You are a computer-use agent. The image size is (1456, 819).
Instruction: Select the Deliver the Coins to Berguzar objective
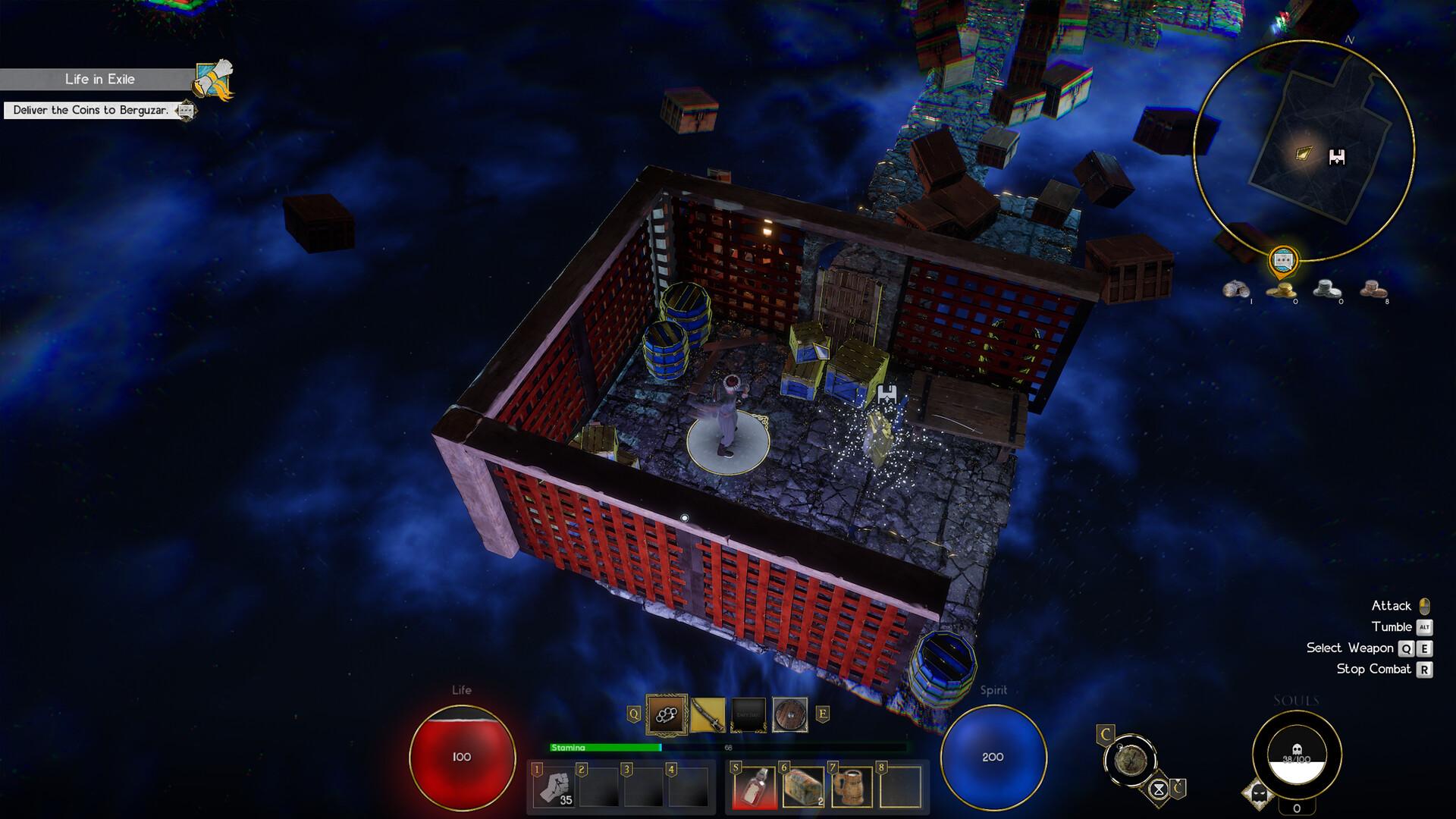coord(89,111)
